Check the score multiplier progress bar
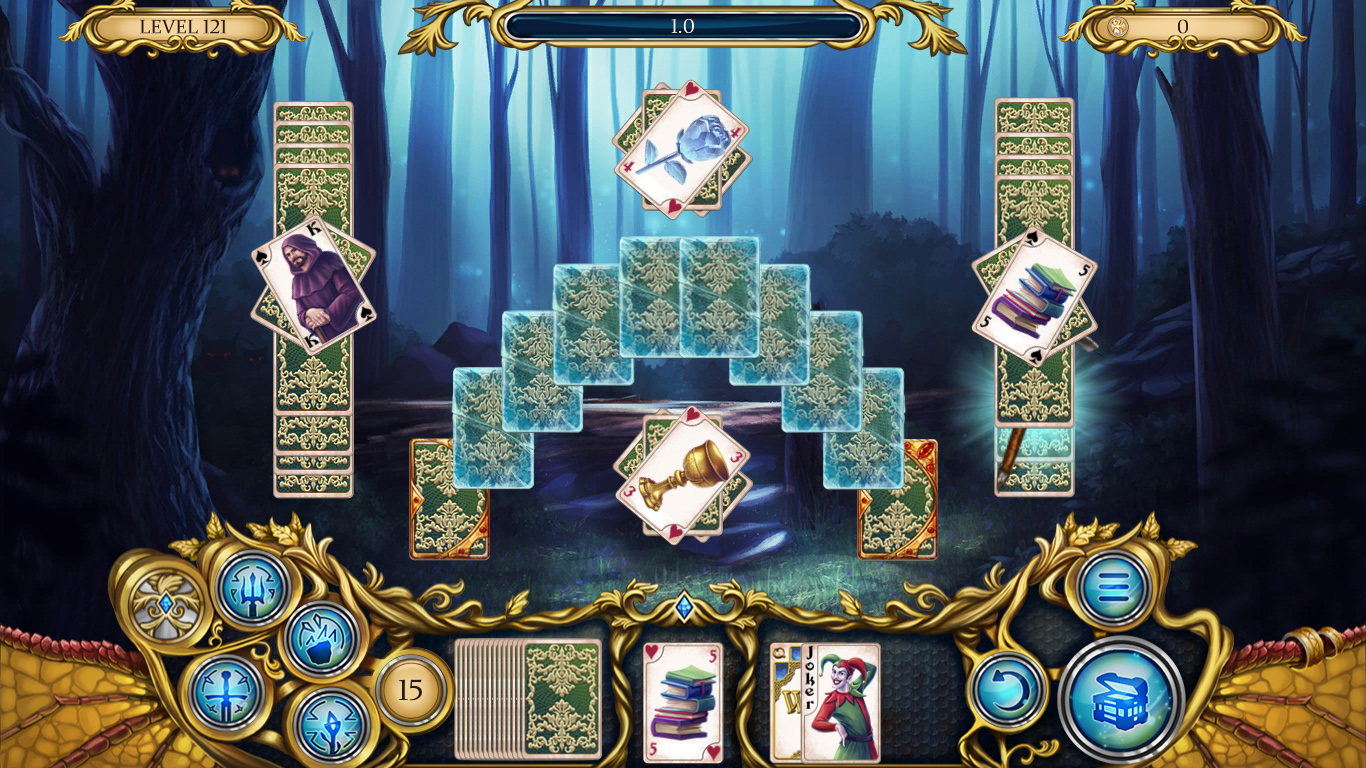Image resolution: width=1366 pixels, height=768 pixels. click(x=683, y=27)
